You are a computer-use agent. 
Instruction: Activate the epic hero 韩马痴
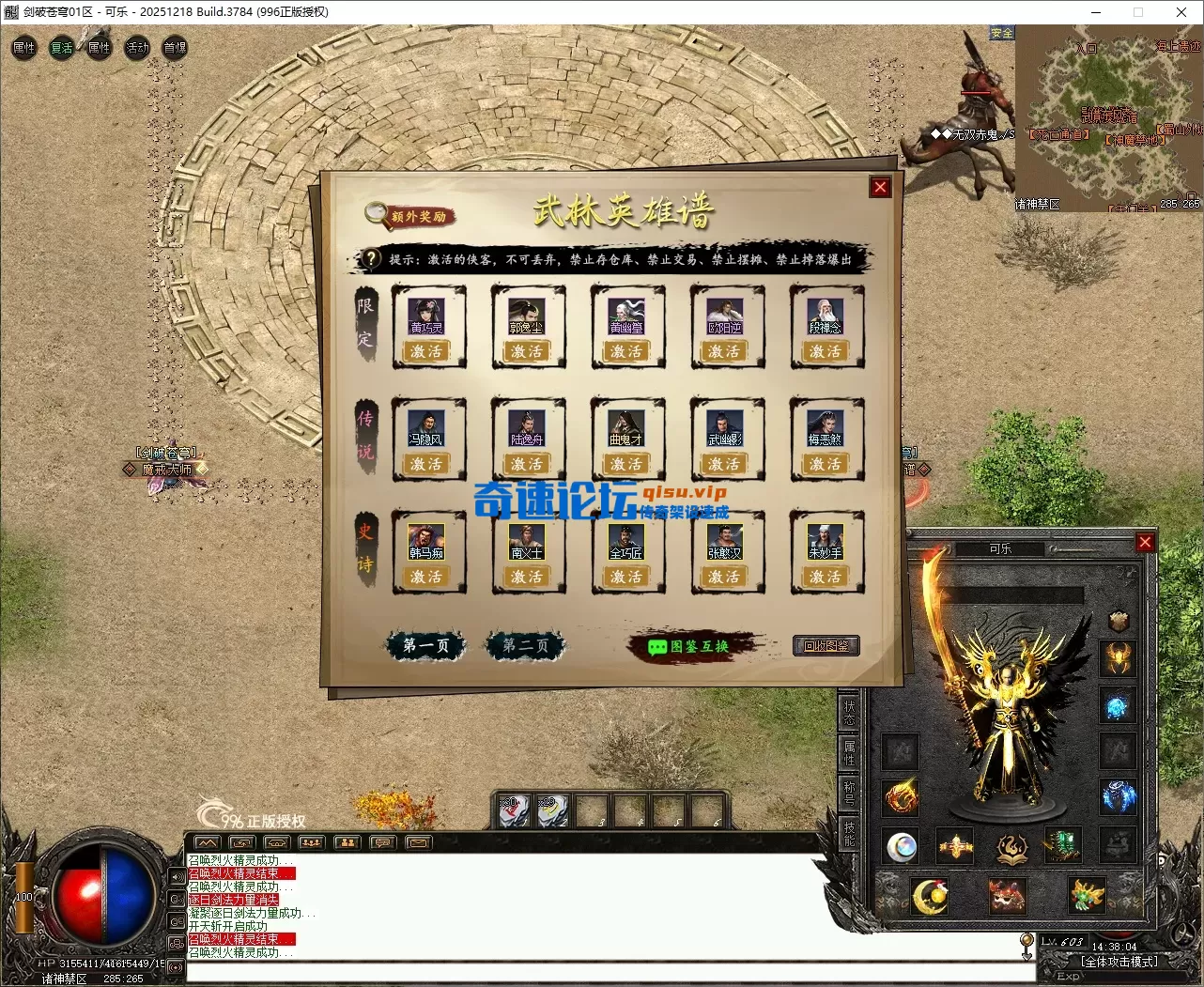point(427,577)
